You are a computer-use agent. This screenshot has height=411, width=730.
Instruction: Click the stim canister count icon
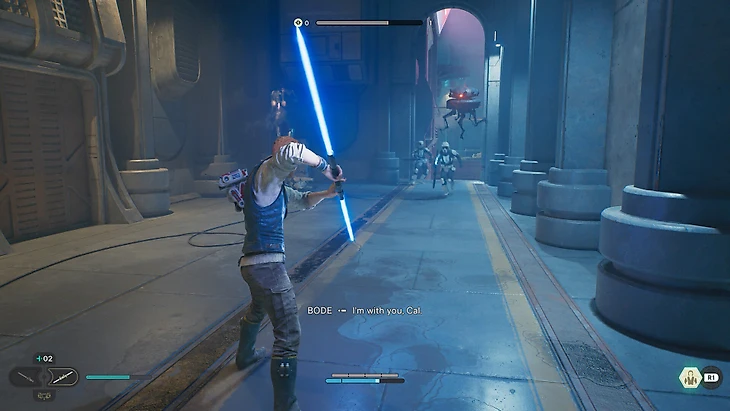43,358
